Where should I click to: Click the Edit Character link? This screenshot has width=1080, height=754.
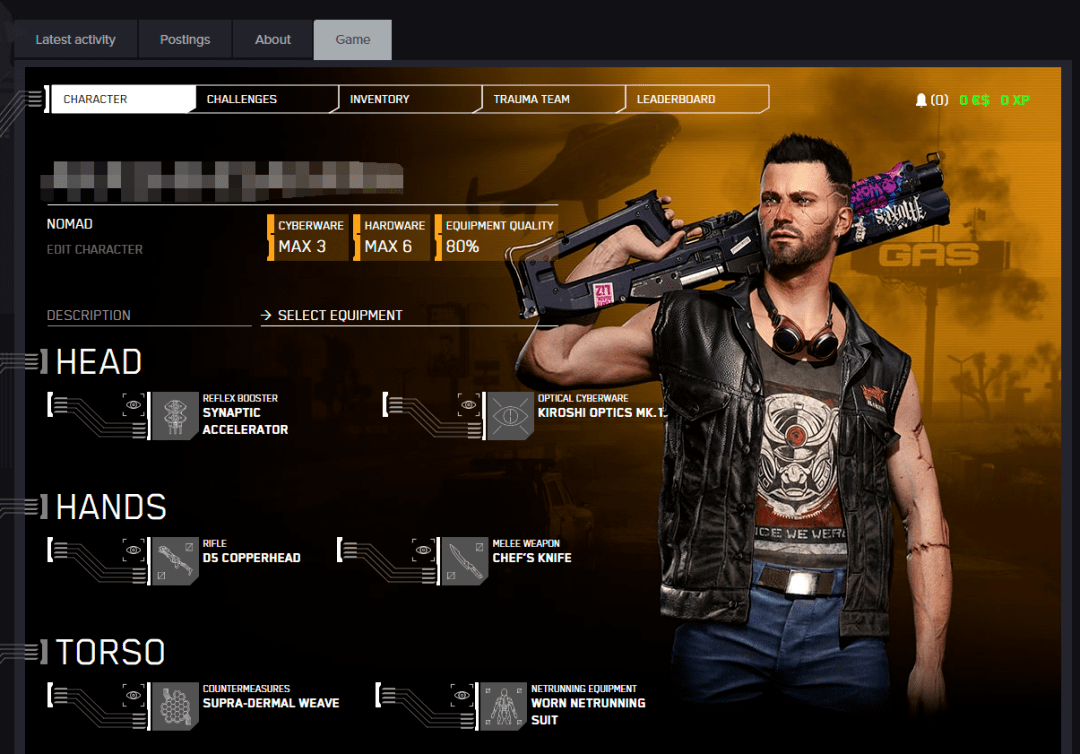point(95,249)
